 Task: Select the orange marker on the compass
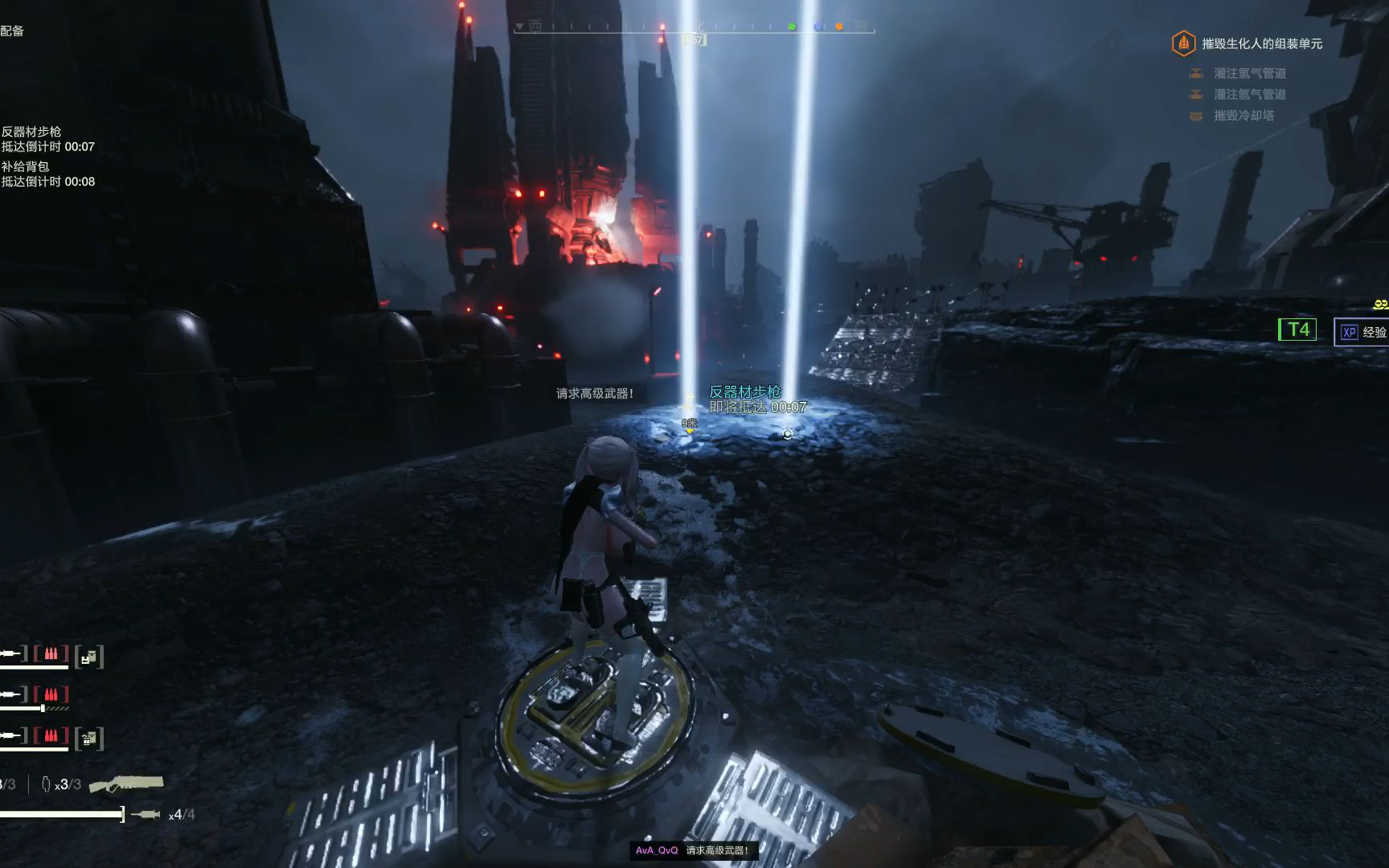click(x=839, y=27)
